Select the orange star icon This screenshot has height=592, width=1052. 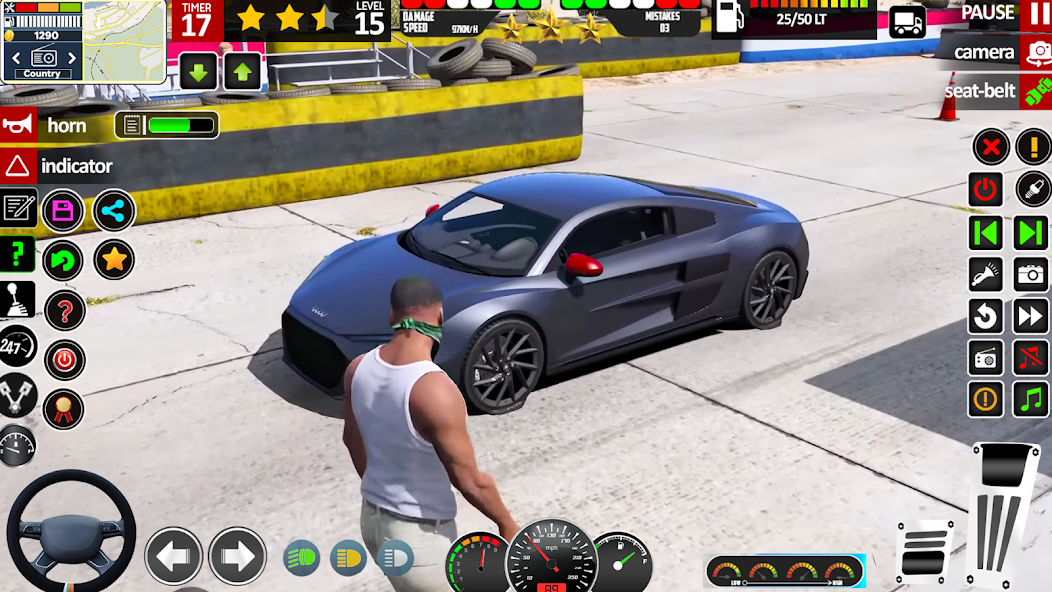point(114,260)
